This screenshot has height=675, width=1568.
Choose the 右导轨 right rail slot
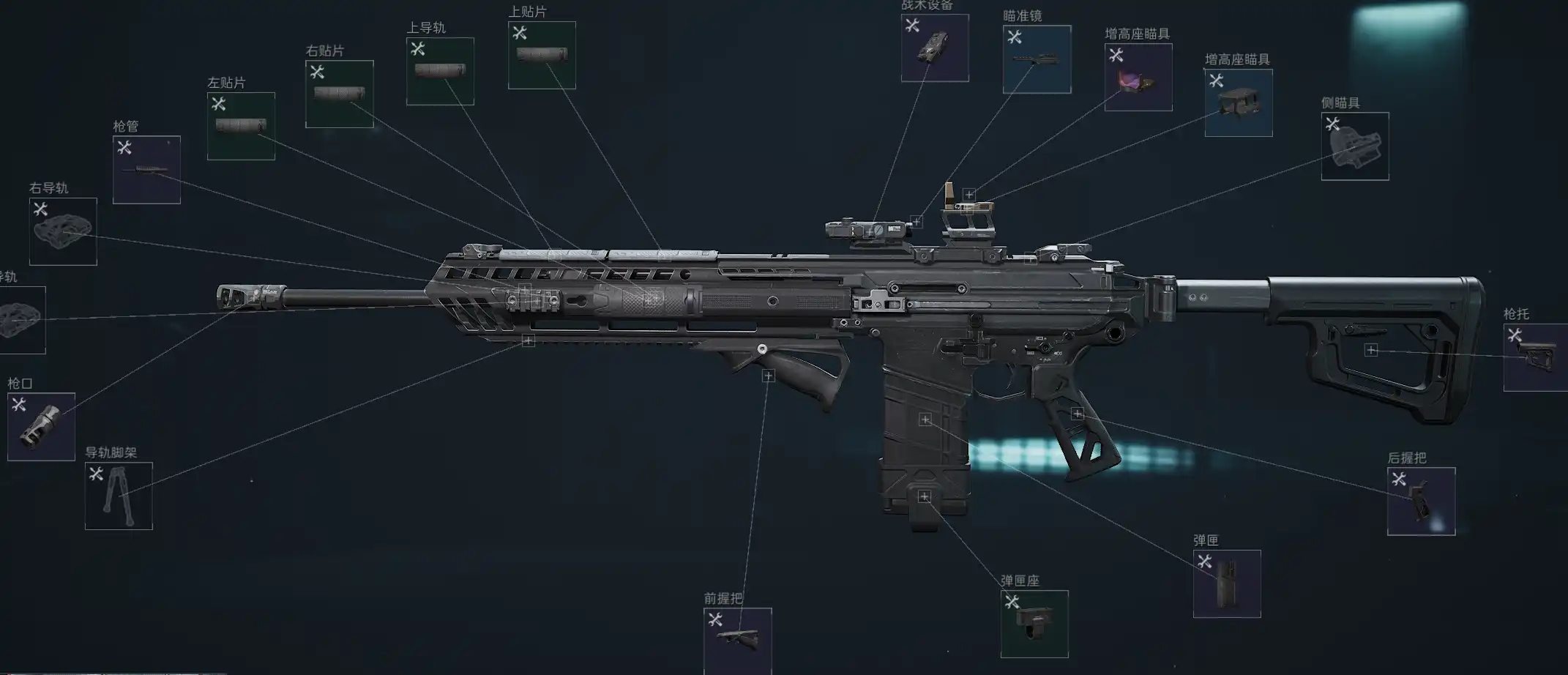click(63, 231)
